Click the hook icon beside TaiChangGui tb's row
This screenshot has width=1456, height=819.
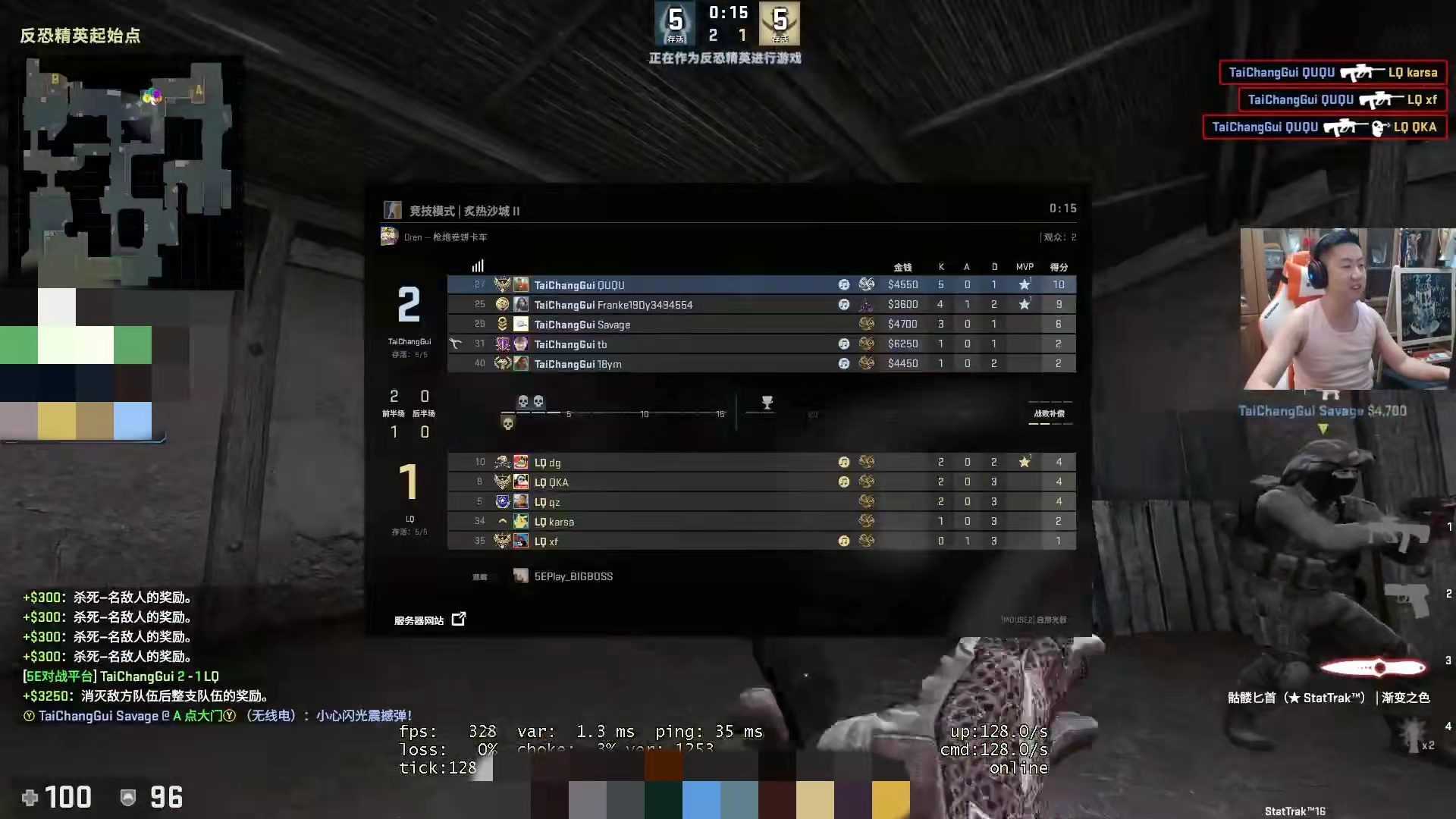pos(453,344)
